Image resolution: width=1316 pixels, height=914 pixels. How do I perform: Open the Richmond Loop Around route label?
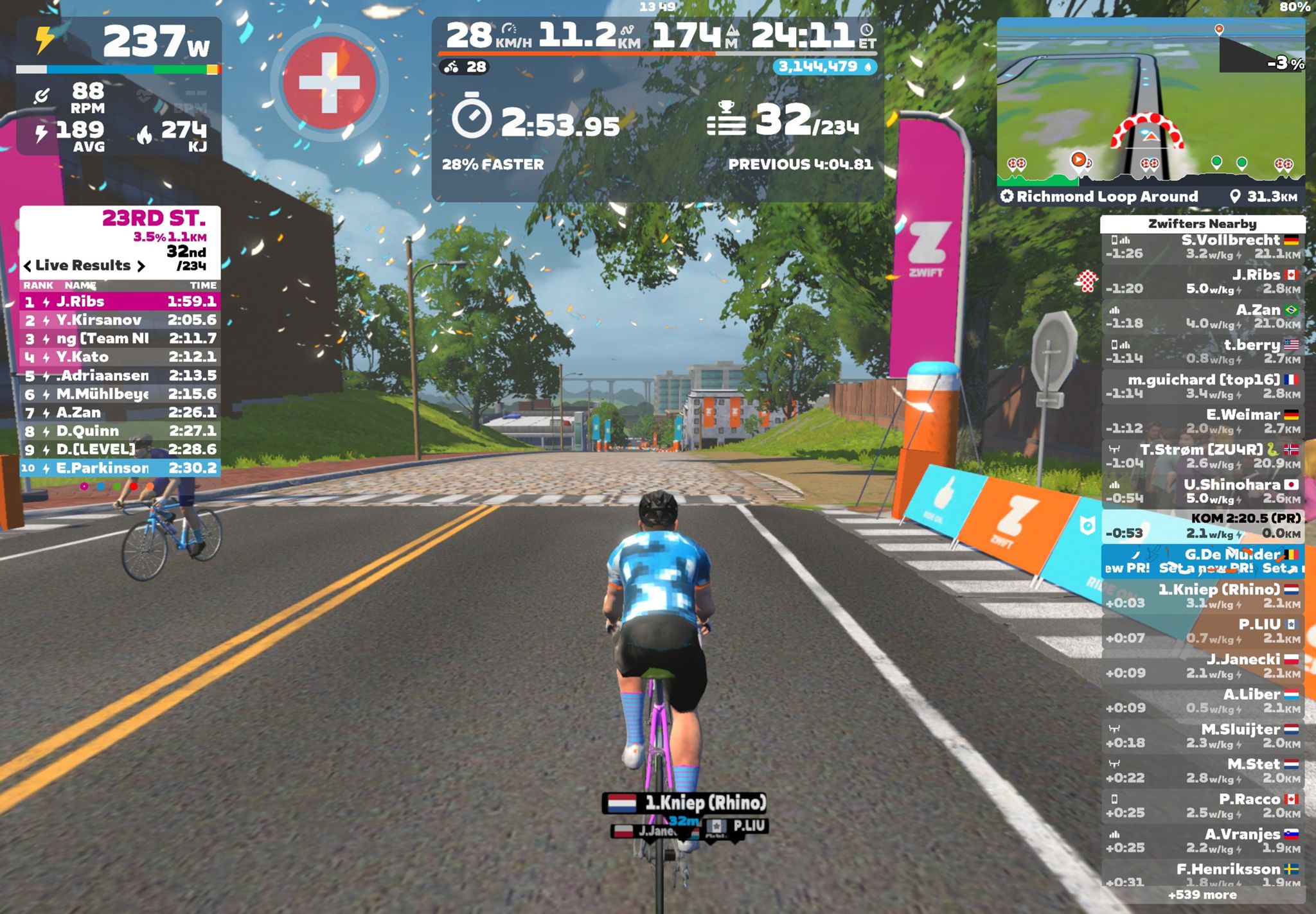(x=1107, y=197)
